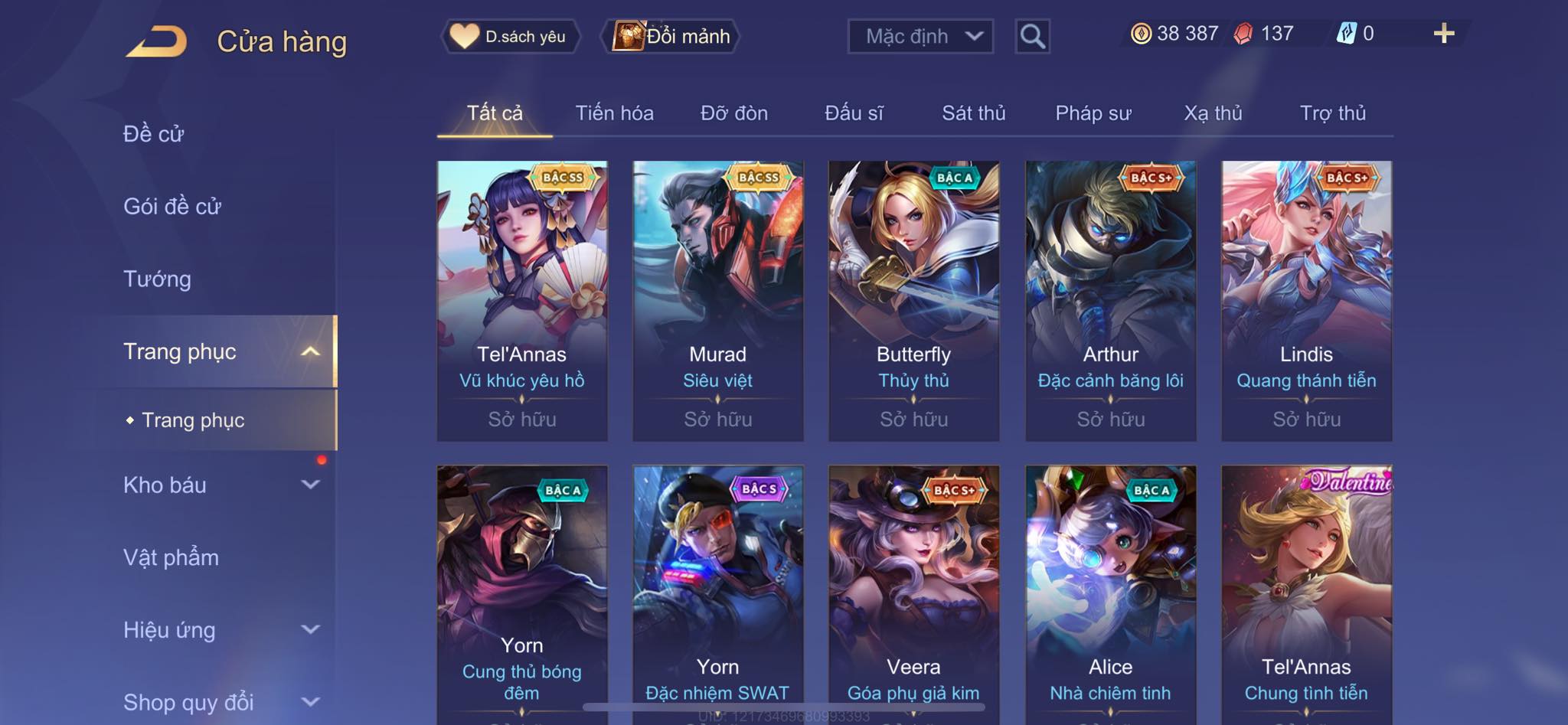
Task: Select Murad Siêu việt skin card
Action: click(717, 300)
